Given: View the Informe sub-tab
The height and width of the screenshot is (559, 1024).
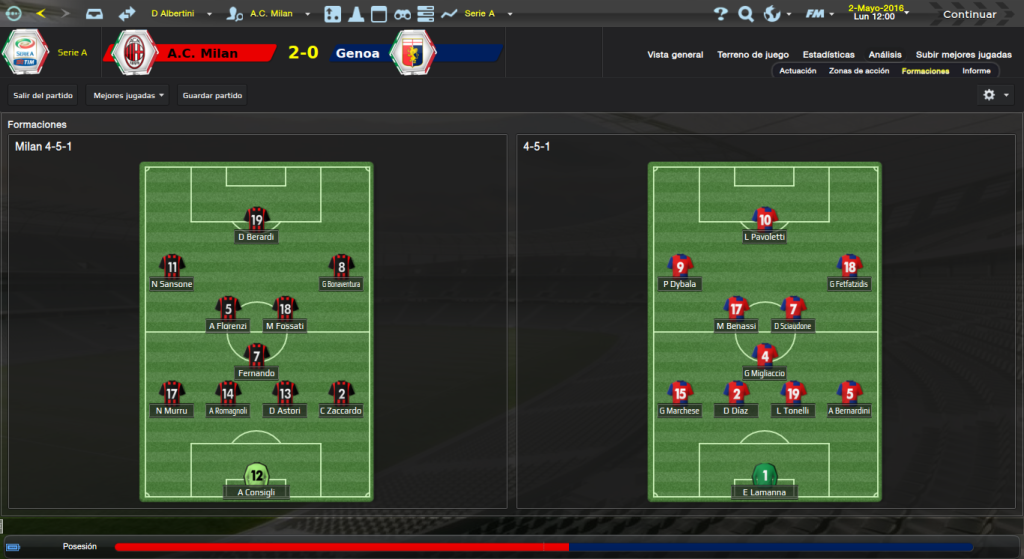Looking at the screenshot, I should pyautogui.click(x=976, y=71).
